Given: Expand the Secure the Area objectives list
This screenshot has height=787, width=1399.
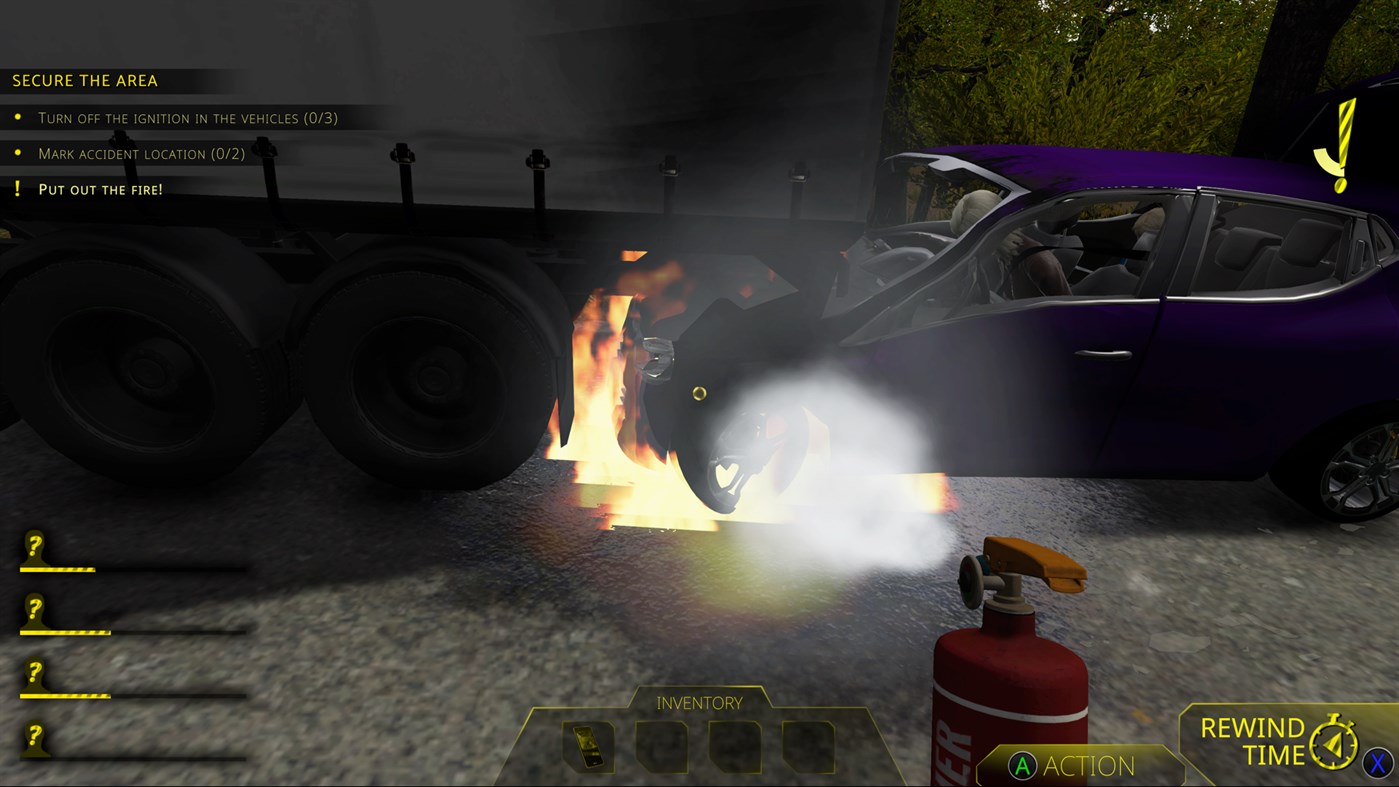Looking at the screenshot, I should point(86,80).
